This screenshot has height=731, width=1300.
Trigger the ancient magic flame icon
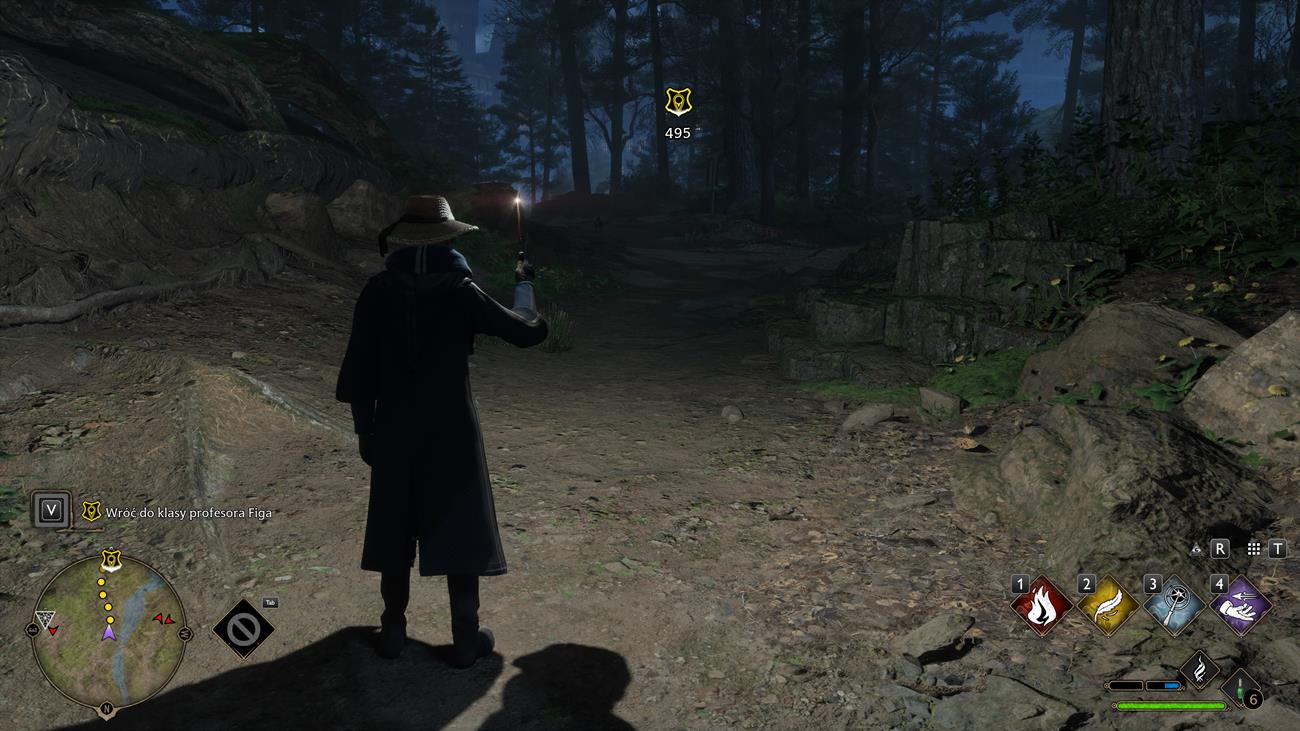coord(1199,669)
